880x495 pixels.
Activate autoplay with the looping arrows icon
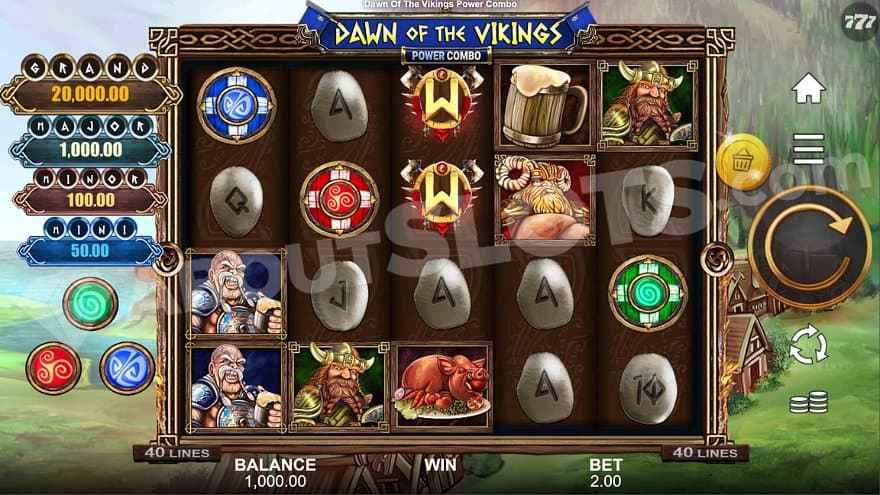(808, 345)
